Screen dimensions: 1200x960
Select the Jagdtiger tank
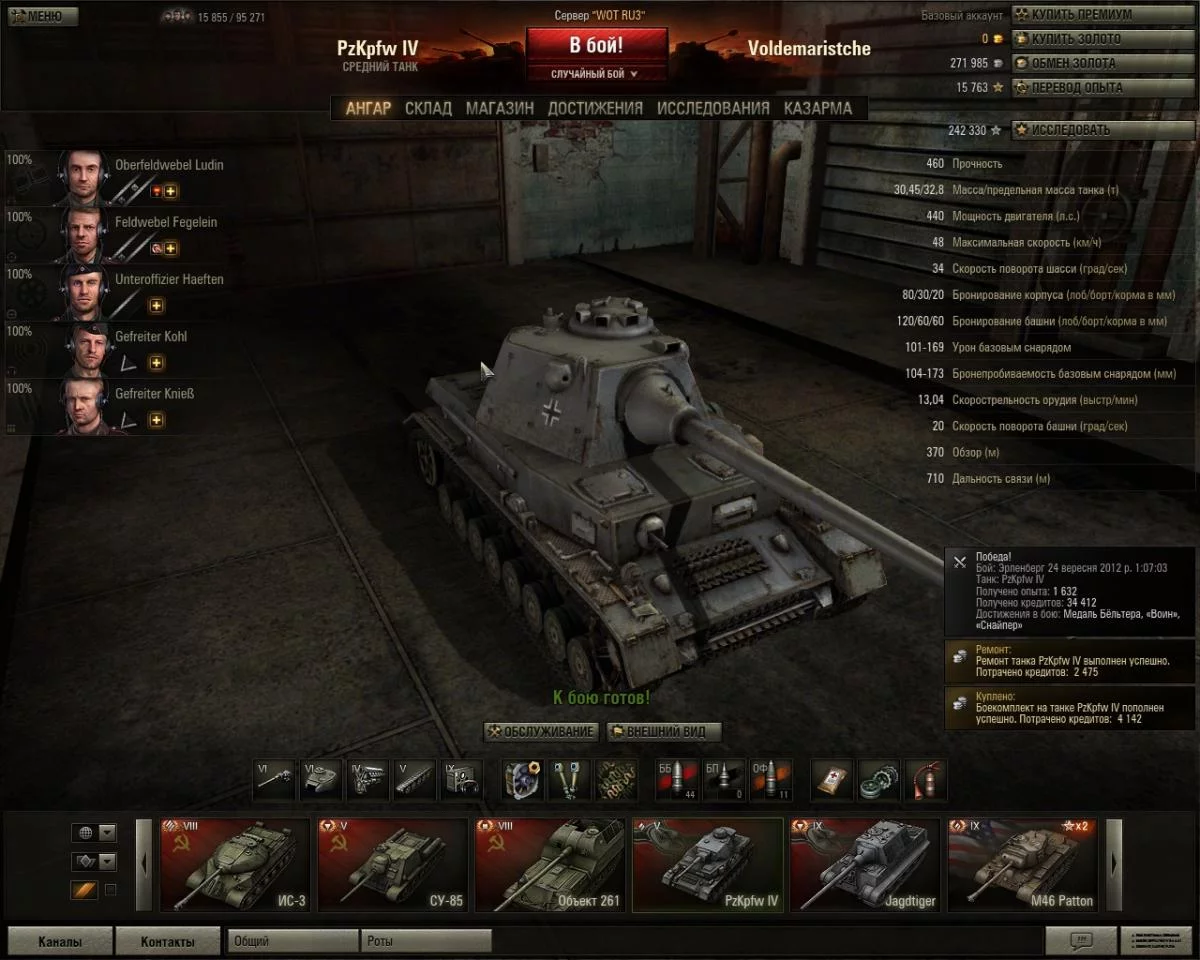tap(865, 865)
